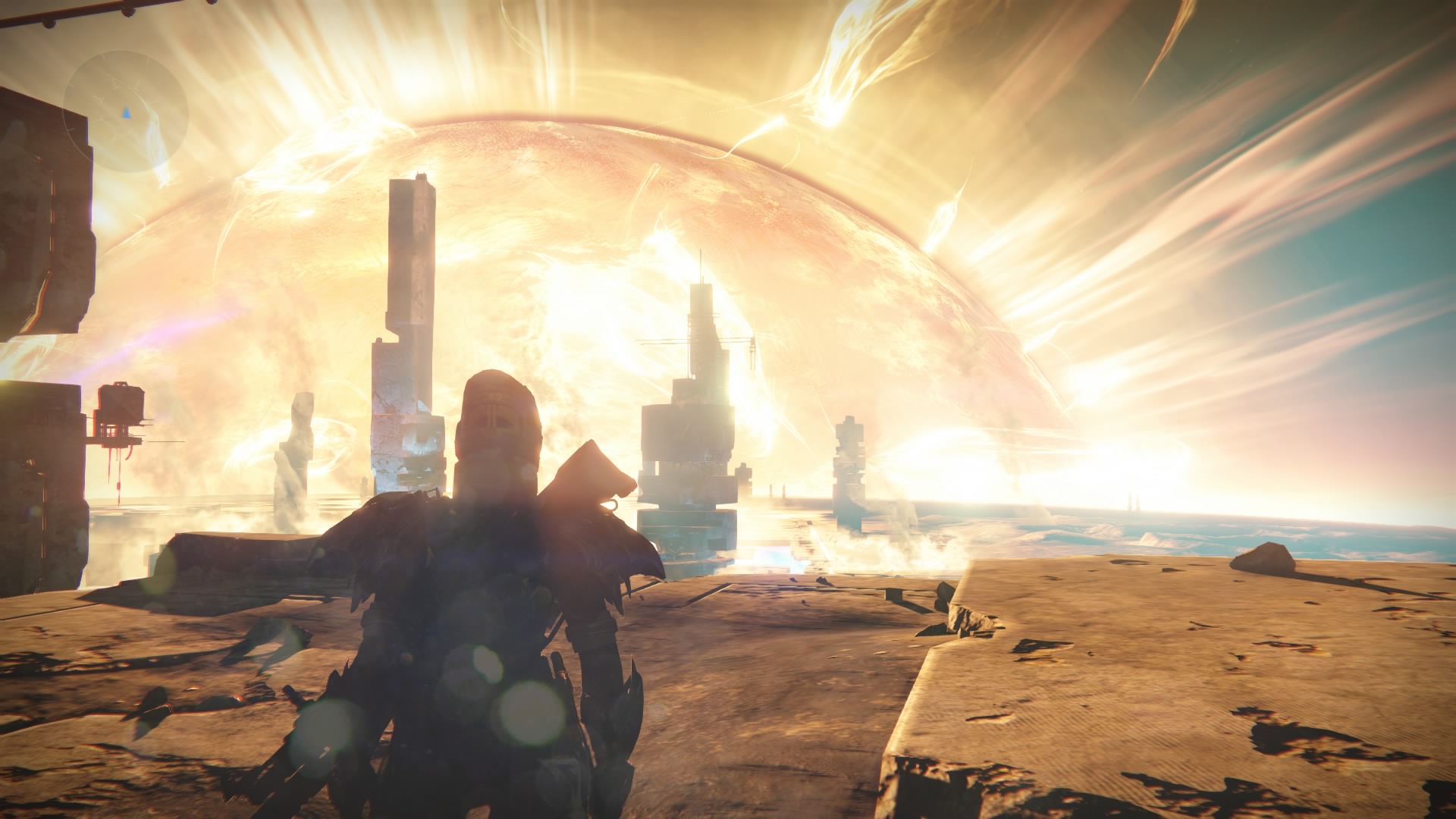Click the circular radar in the corner
Screen dimensions: 1456x819
(x=126, y=113)
